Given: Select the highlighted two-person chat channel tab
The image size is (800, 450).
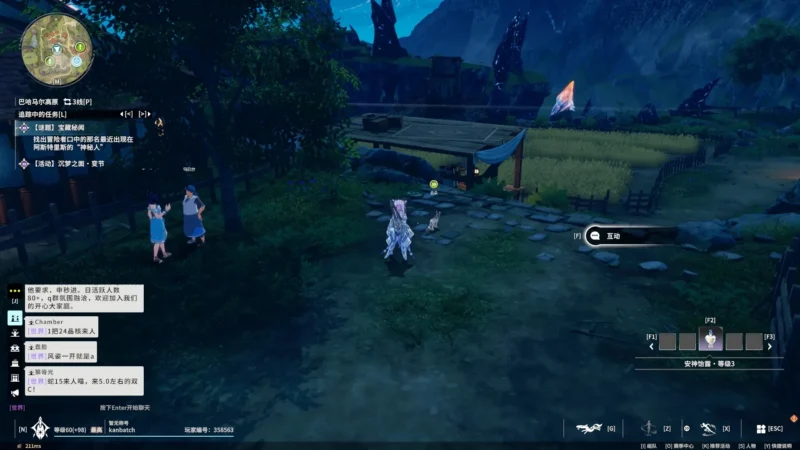Looking at the screenshot, I should tap(15, 317).
